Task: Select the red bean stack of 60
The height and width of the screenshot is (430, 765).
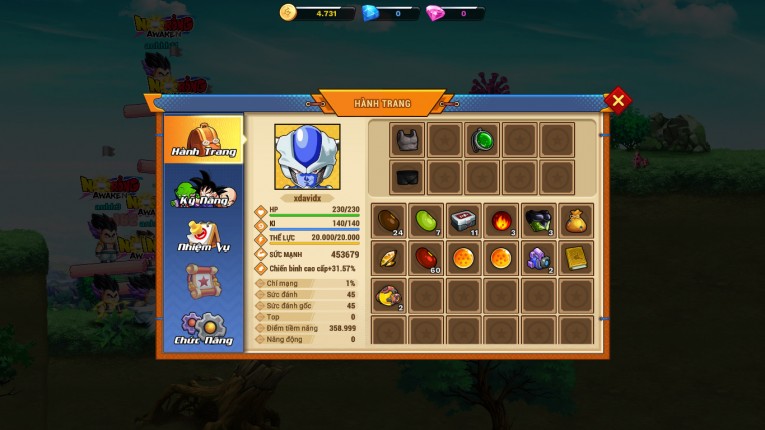Action: (426, 258)
